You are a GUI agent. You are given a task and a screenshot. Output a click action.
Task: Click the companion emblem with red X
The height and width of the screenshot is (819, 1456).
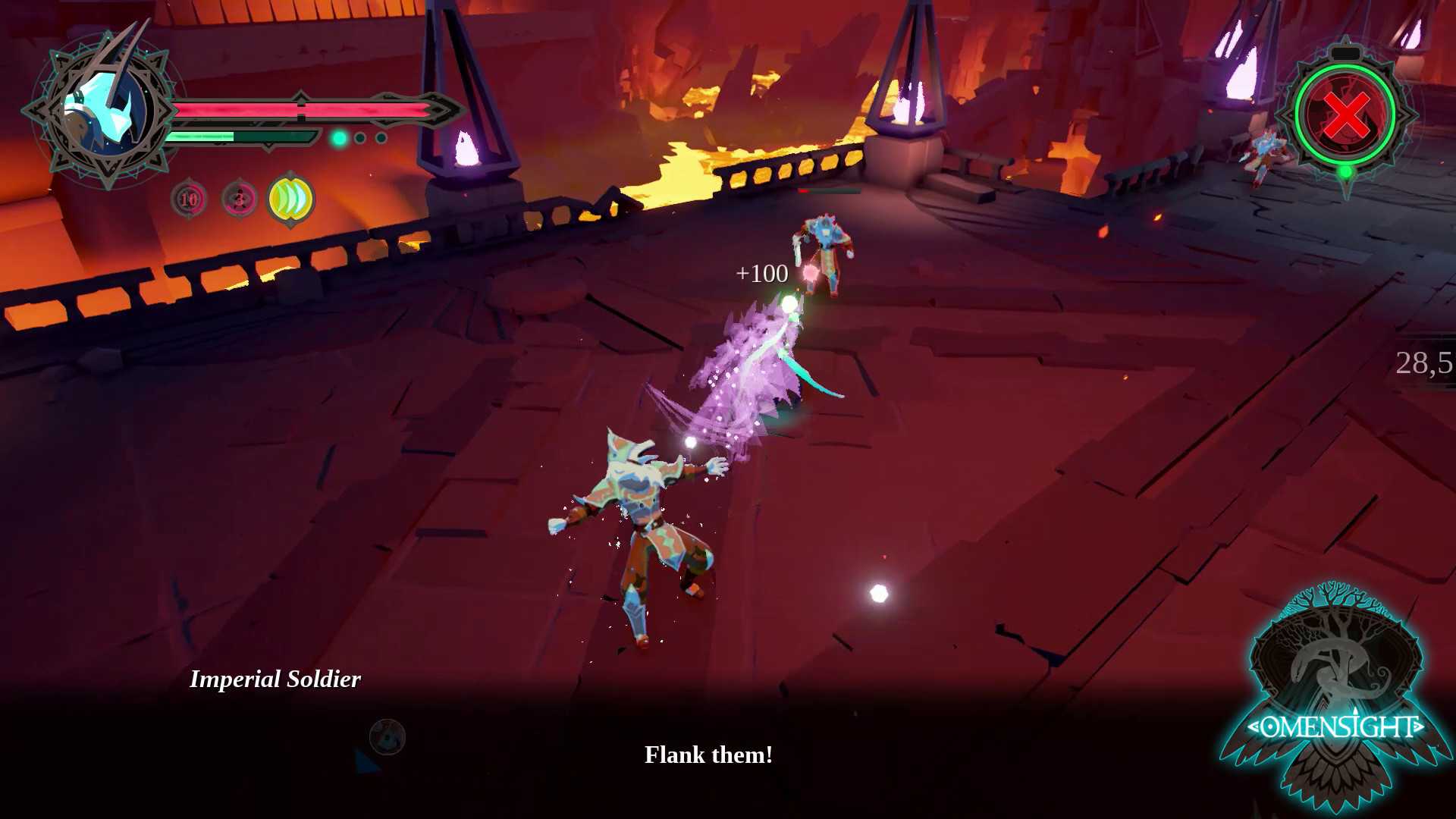[x=1346, y=115]
